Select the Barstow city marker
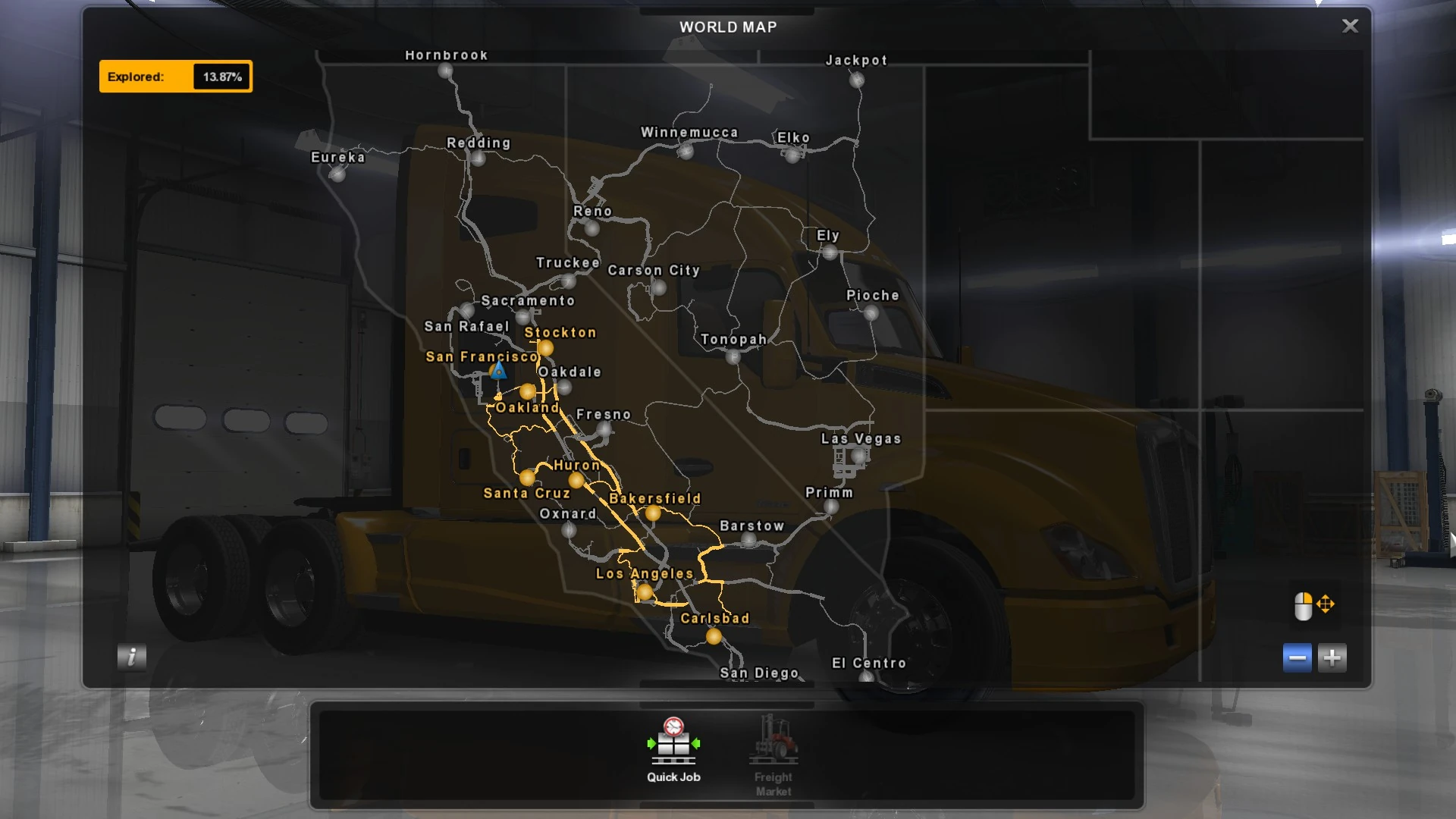Viewport: 1456px width, 819px height. 749,541
